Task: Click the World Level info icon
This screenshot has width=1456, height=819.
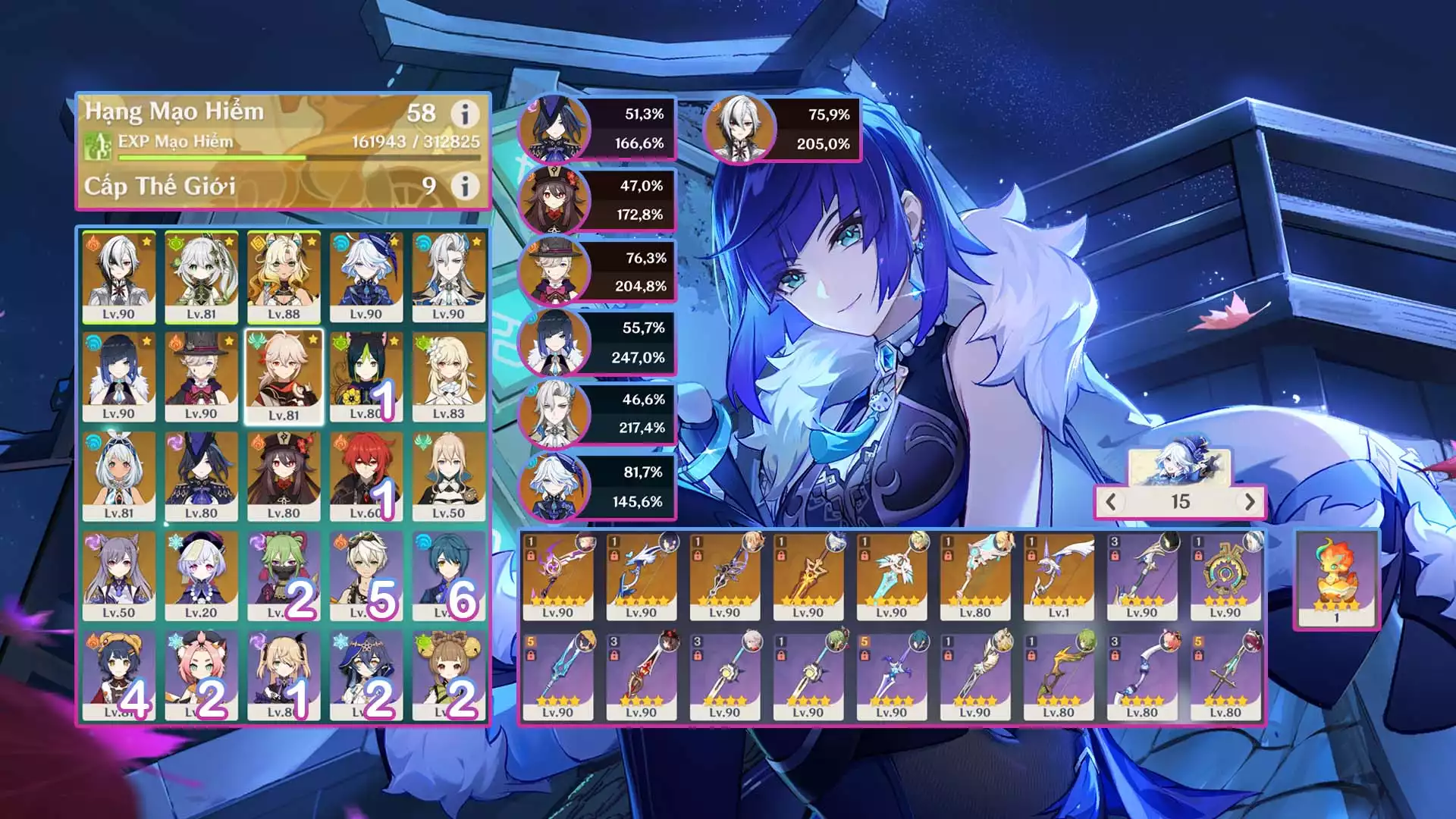Action: pos(465,186)
